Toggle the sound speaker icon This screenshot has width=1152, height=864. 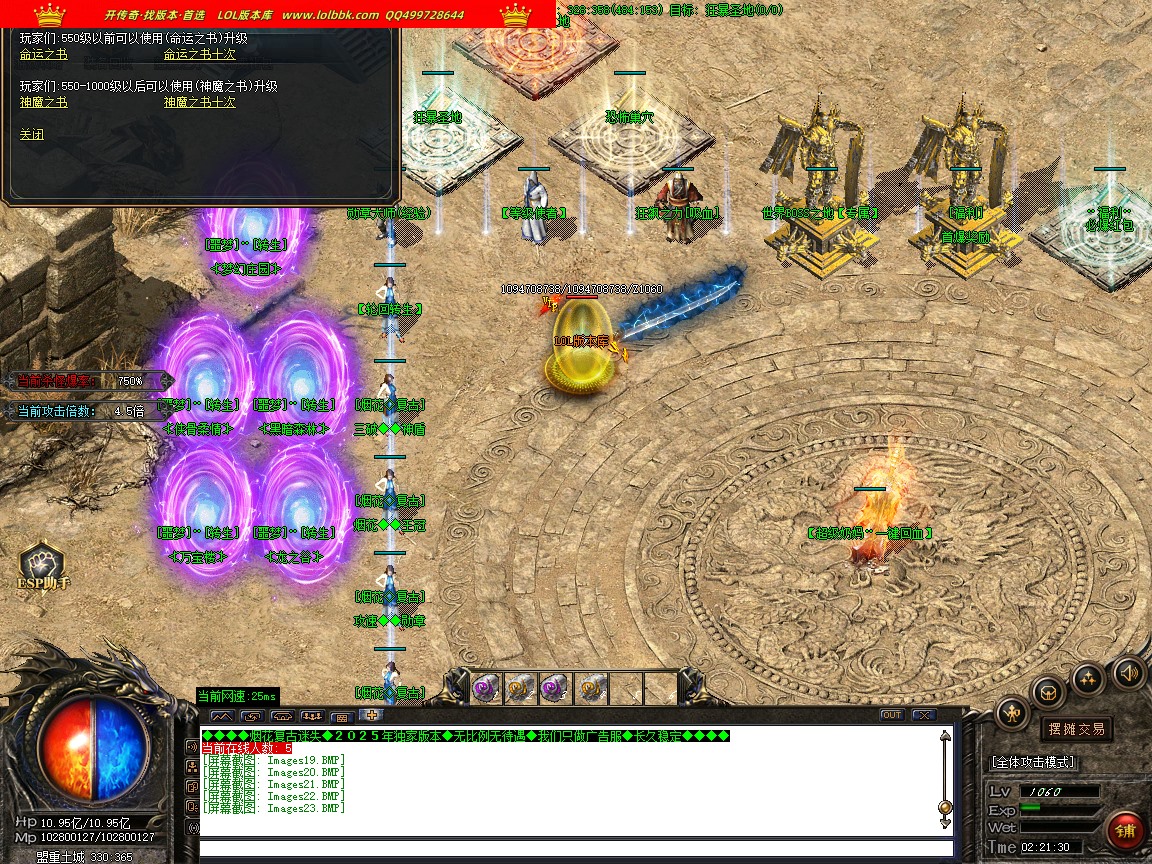1128,672
